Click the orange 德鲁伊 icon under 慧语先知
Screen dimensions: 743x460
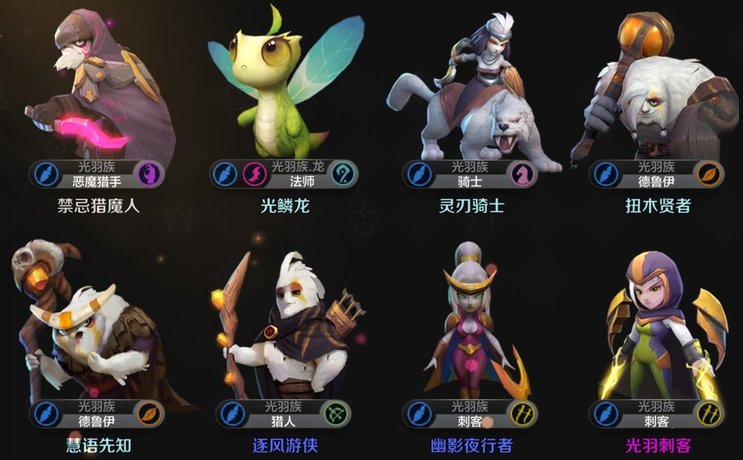147,413
